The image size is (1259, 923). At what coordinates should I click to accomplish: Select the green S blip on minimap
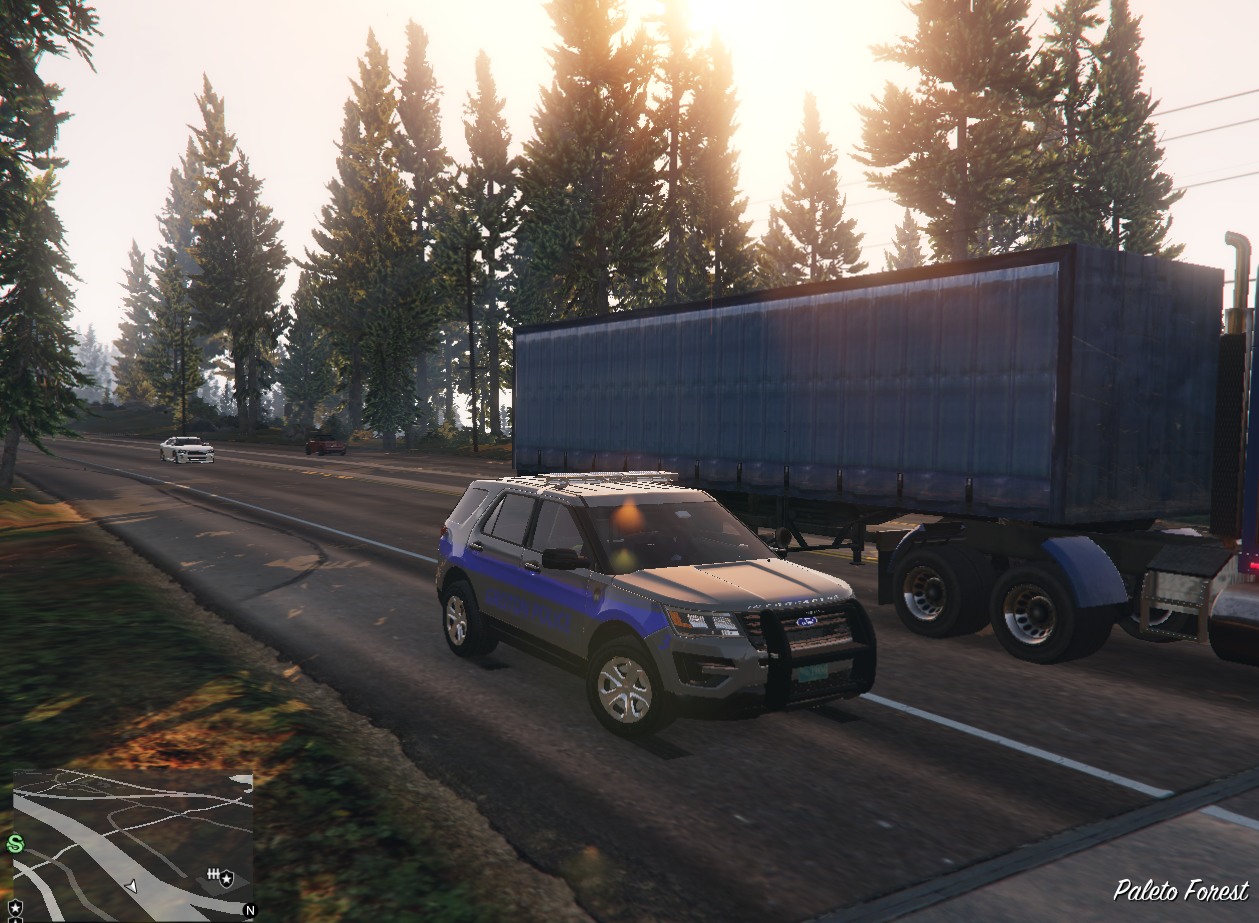15,843
